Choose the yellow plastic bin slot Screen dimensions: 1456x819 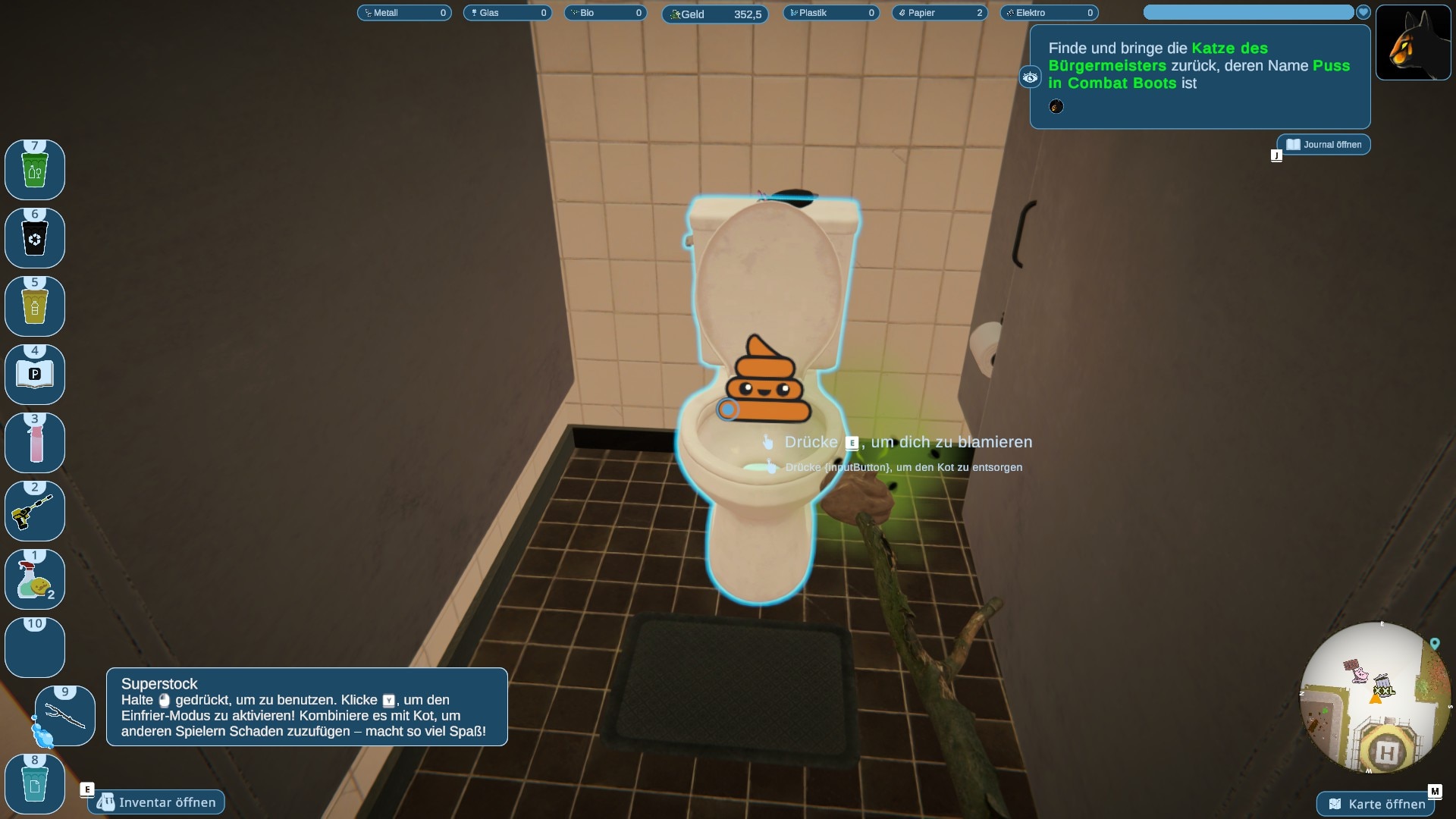click(35, 307)
